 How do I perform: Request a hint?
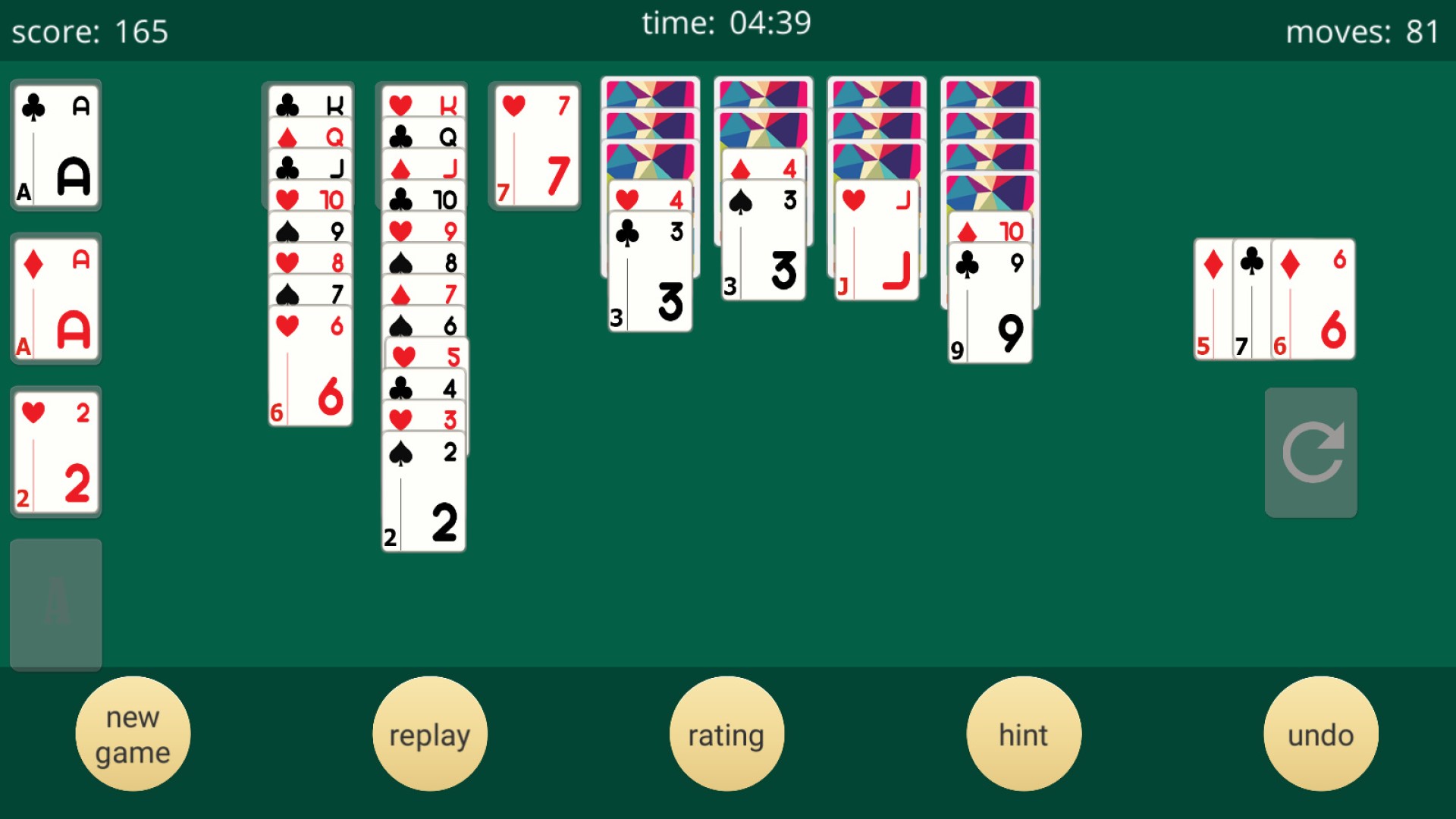tap(1024, 732)
